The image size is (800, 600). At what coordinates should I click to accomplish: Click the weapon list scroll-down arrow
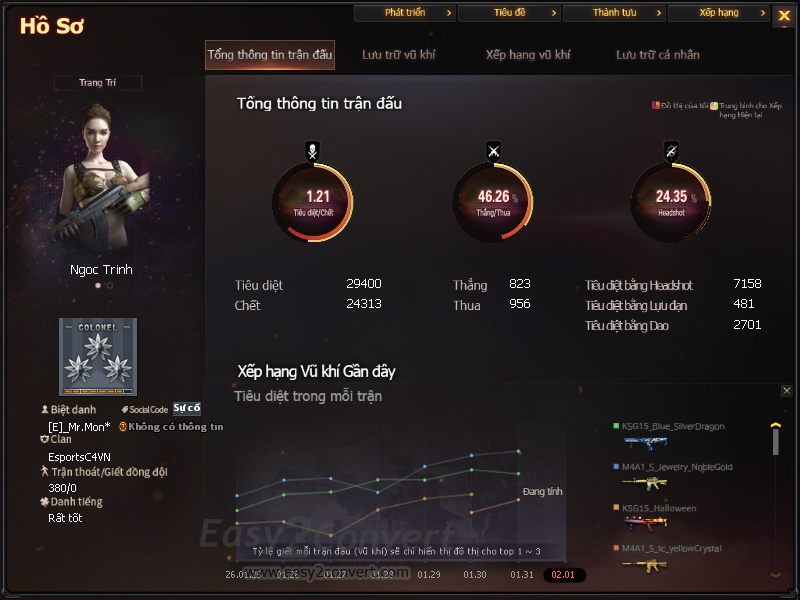[775, 575]
